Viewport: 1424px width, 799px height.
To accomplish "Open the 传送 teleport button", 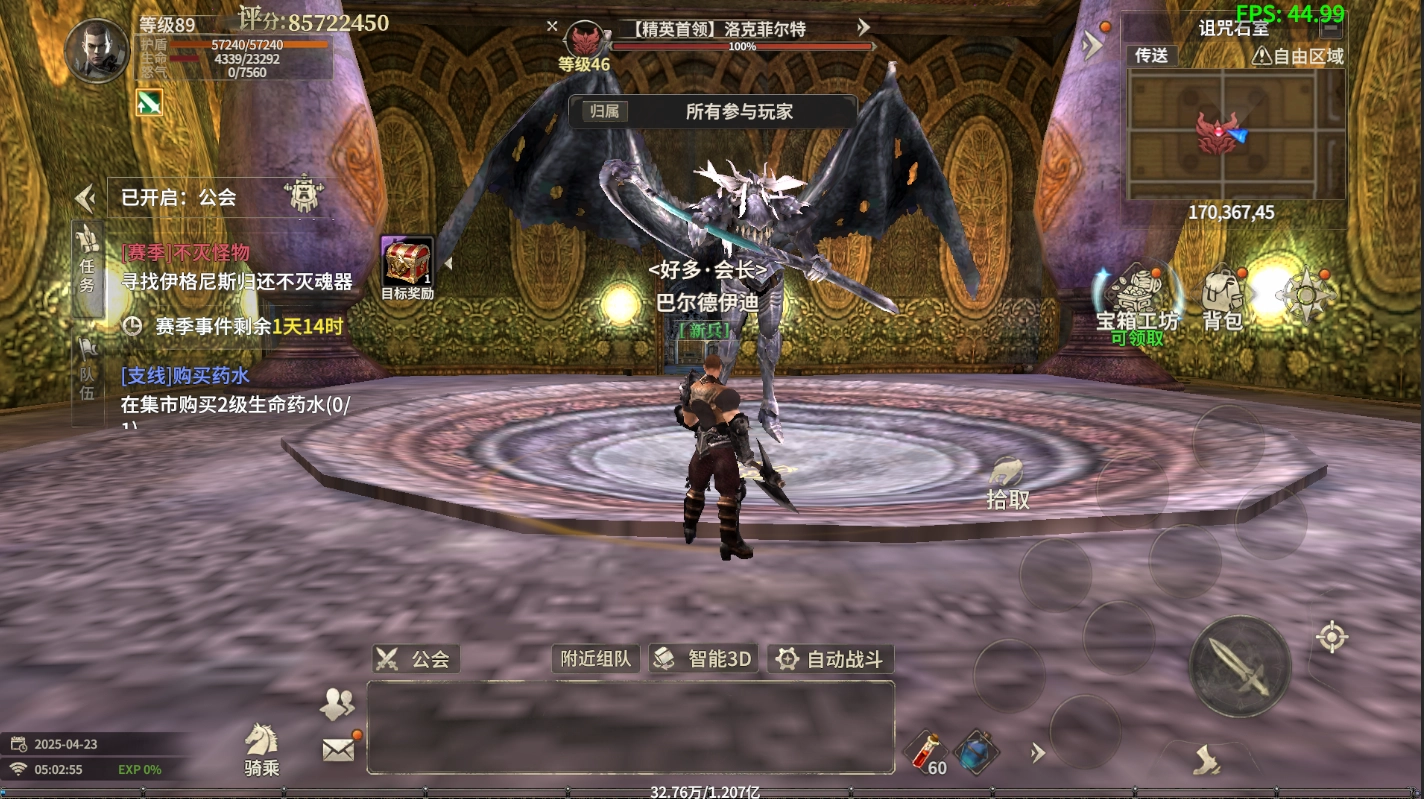I will (x=1152, y=56).
